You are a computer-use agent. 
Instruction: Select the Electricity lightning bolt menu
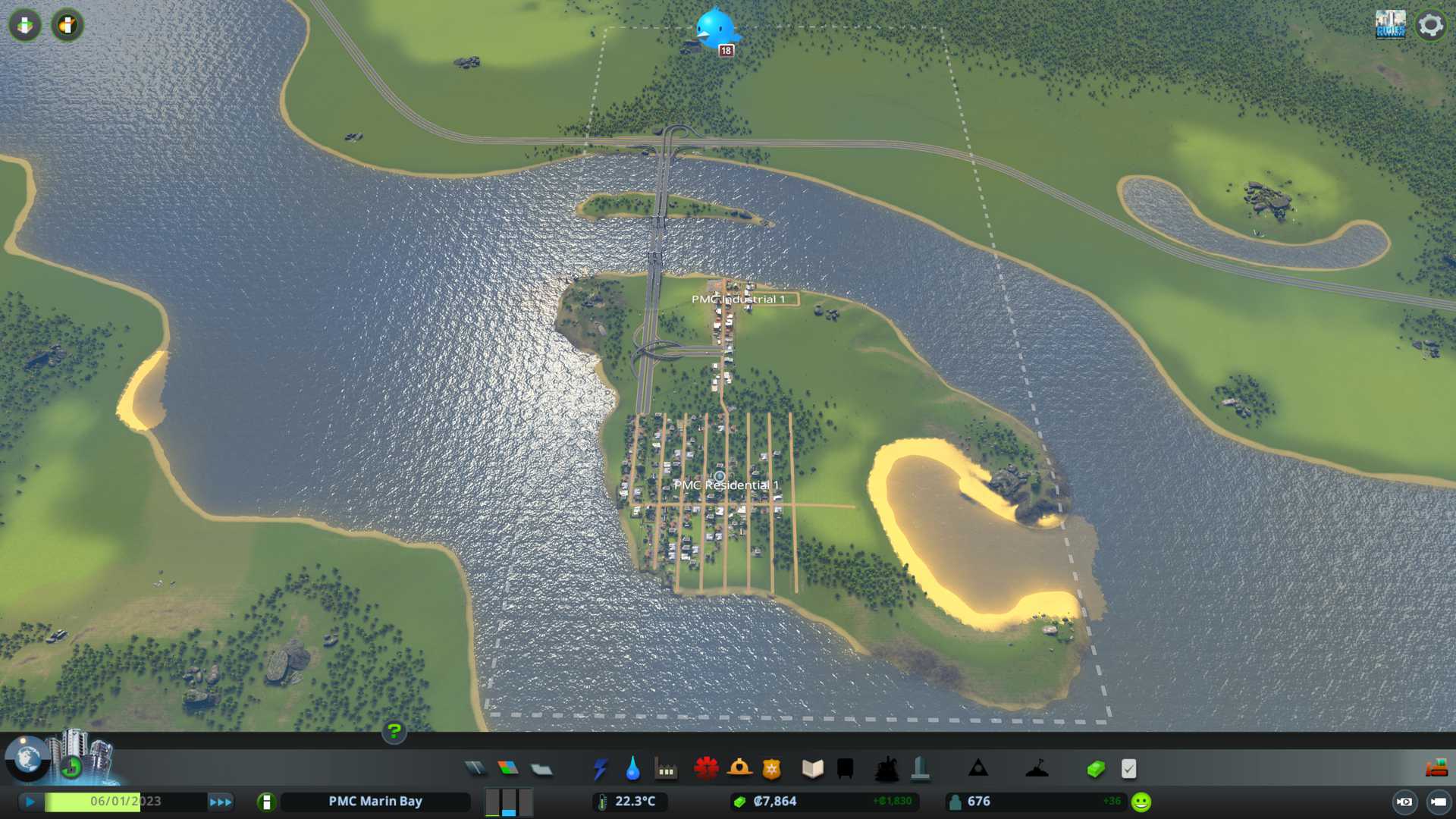tap(601, 769)
